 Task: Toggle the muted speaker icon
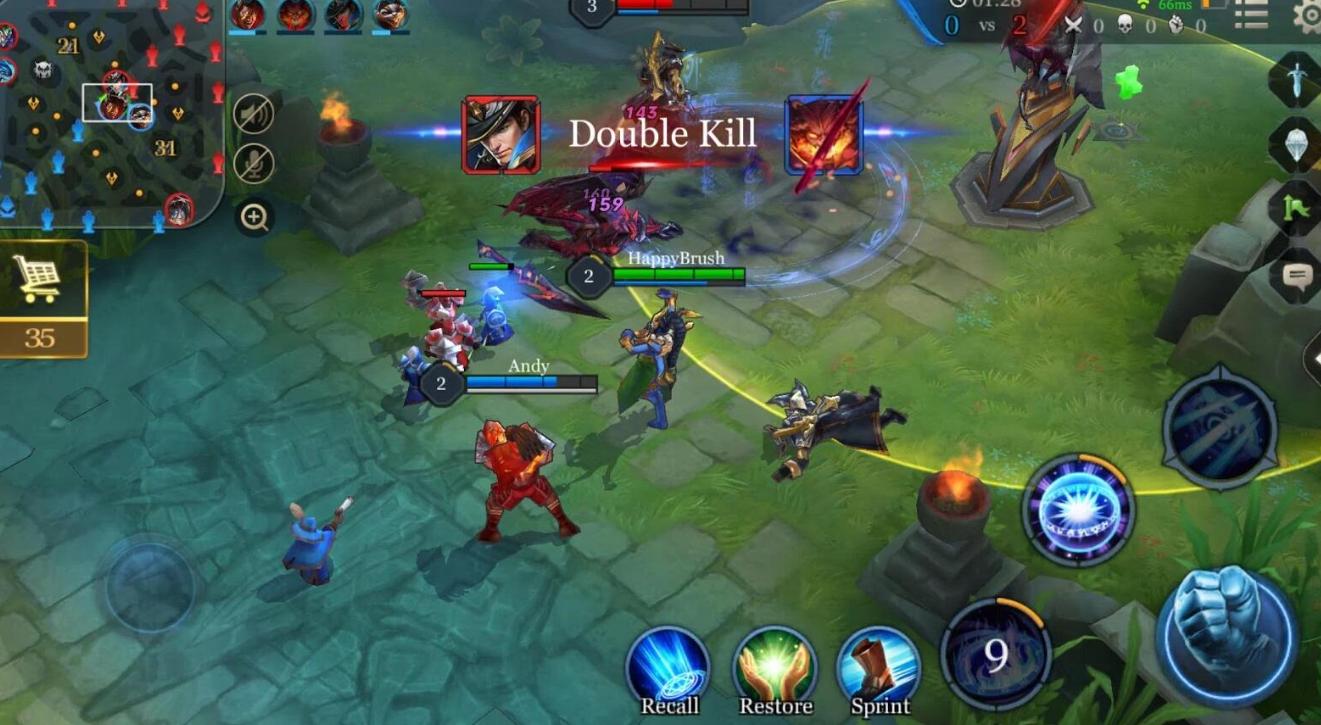coord(254,113)
